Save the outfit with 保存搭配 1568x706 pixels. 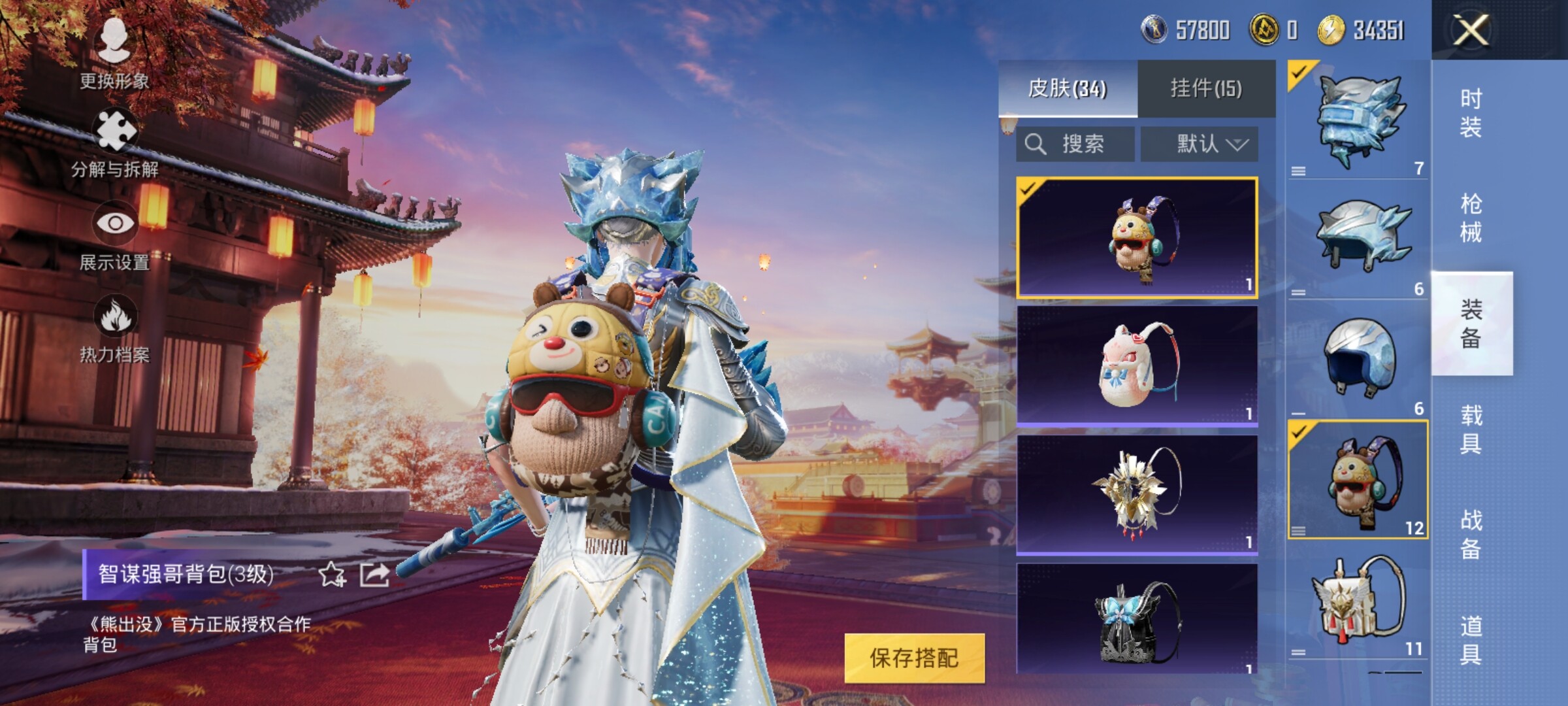click(914, 658)
